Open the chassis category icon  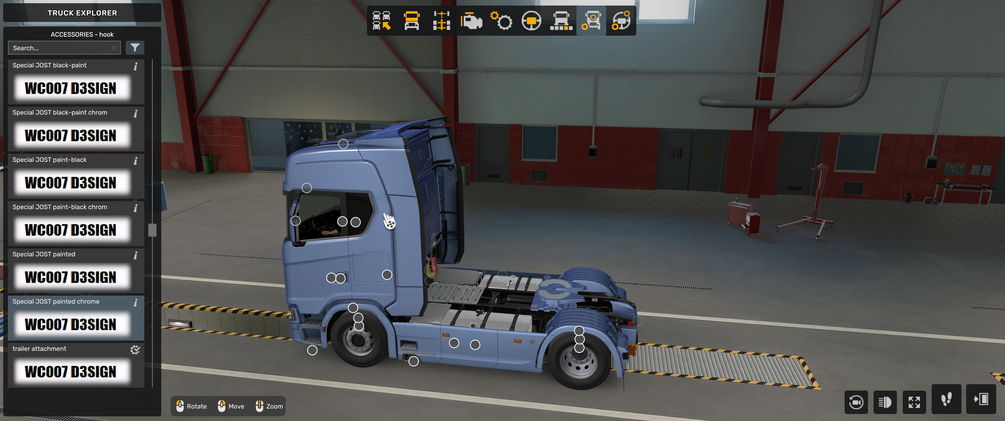click(x=442, y=21)
